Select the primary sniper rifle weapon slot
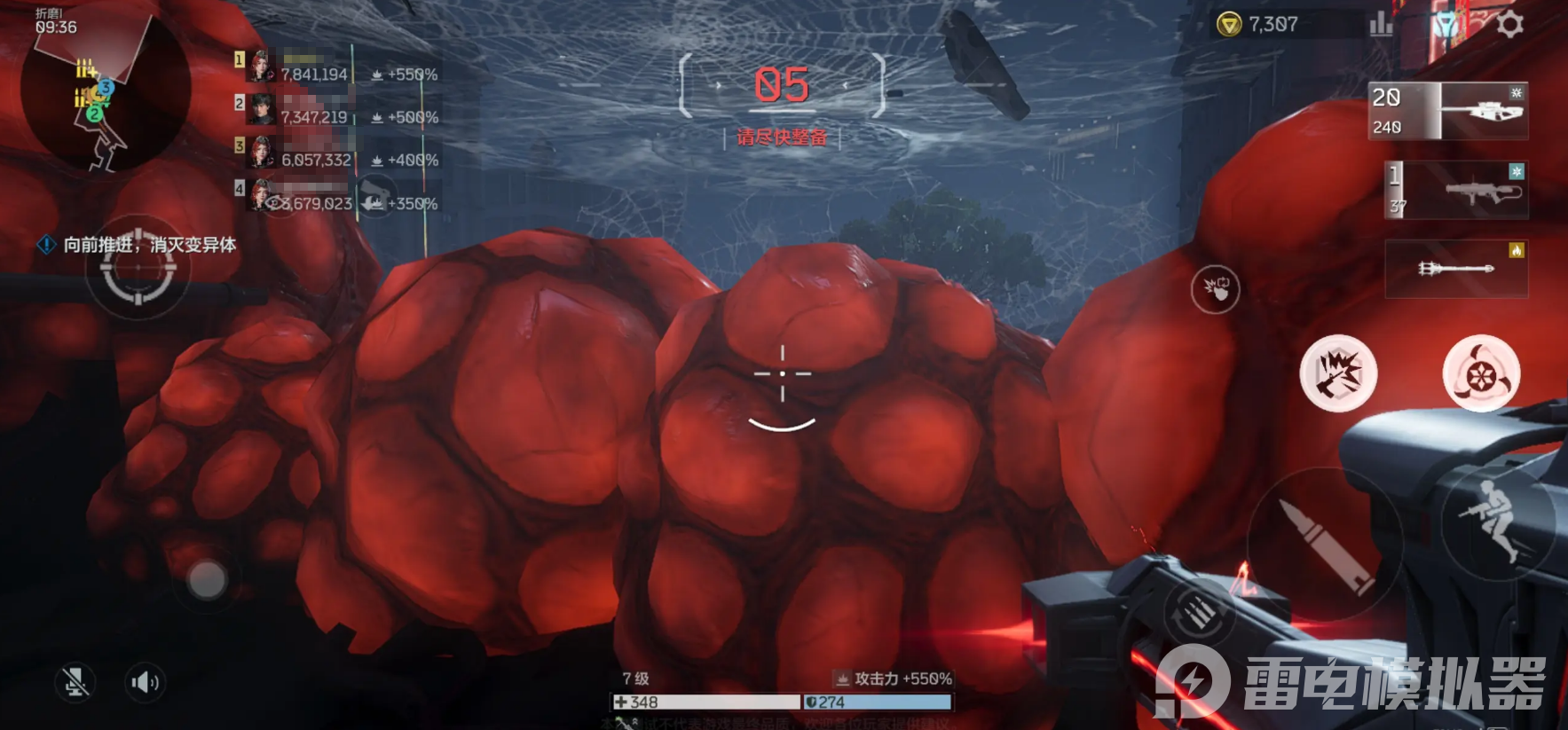1568x730 pixels. (x=1449, y=111)
